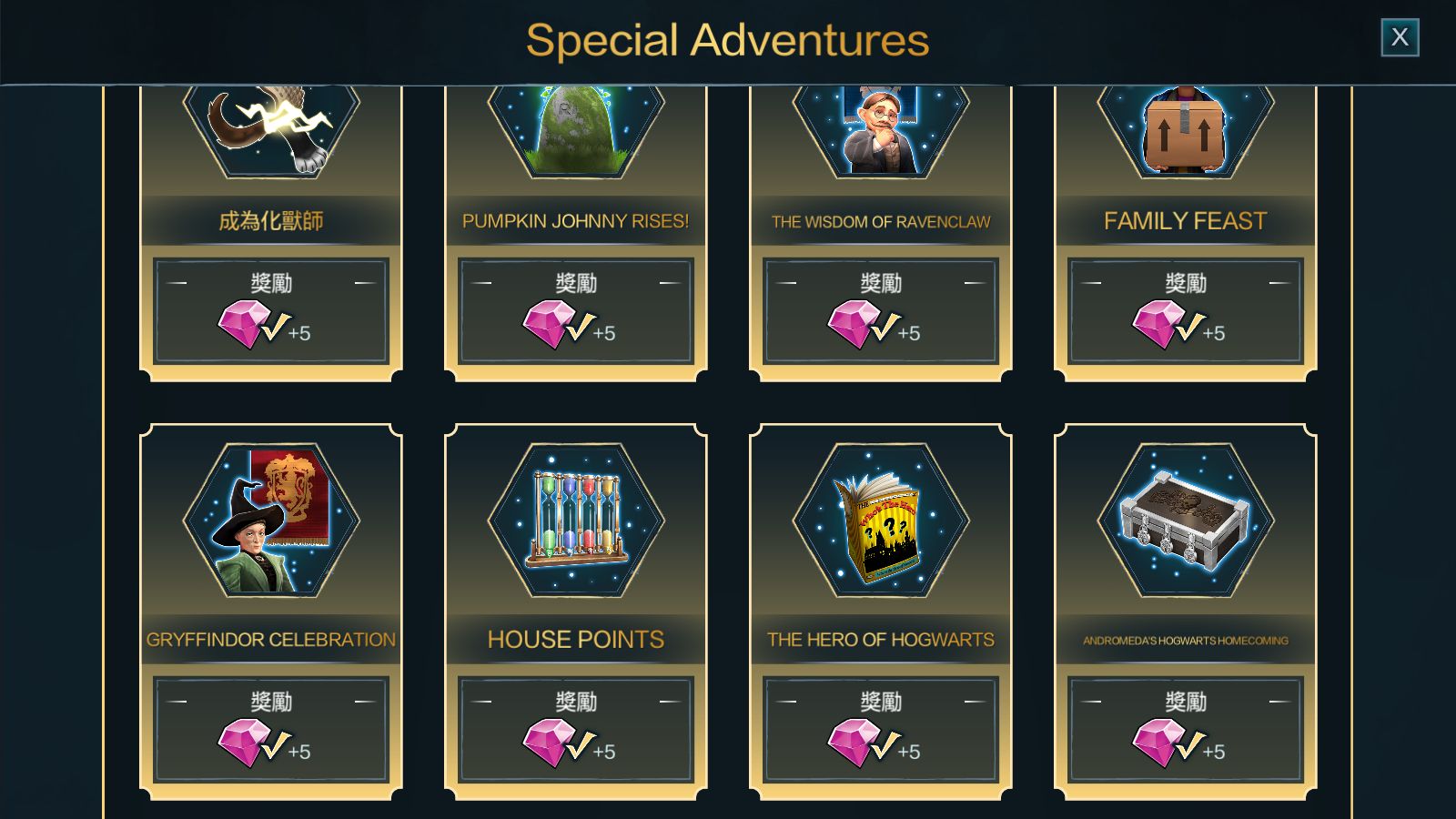Choose The Wisdom of Ravenclaw adventure
This screenshot has height=819, width=1456.
[881, 221]
